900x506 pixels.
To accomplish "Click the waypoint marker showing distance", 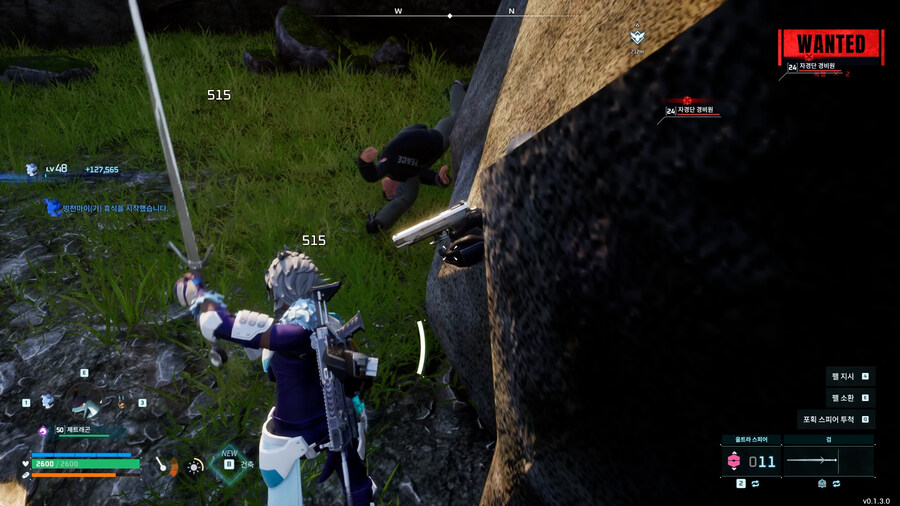I will click(x=637, y=40).
